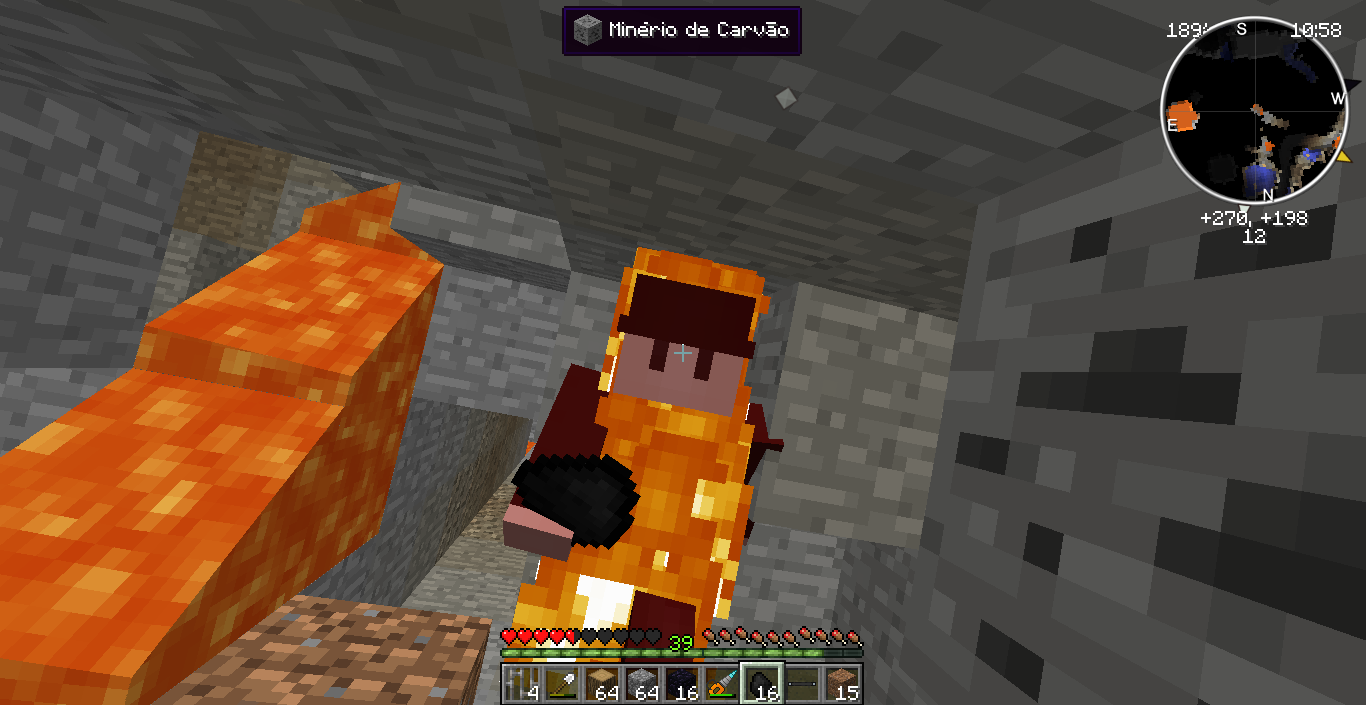This screenshot has width=1366, height=705.
Task: Select the shovel hotbar slot
Action: (x=562, y=684)
